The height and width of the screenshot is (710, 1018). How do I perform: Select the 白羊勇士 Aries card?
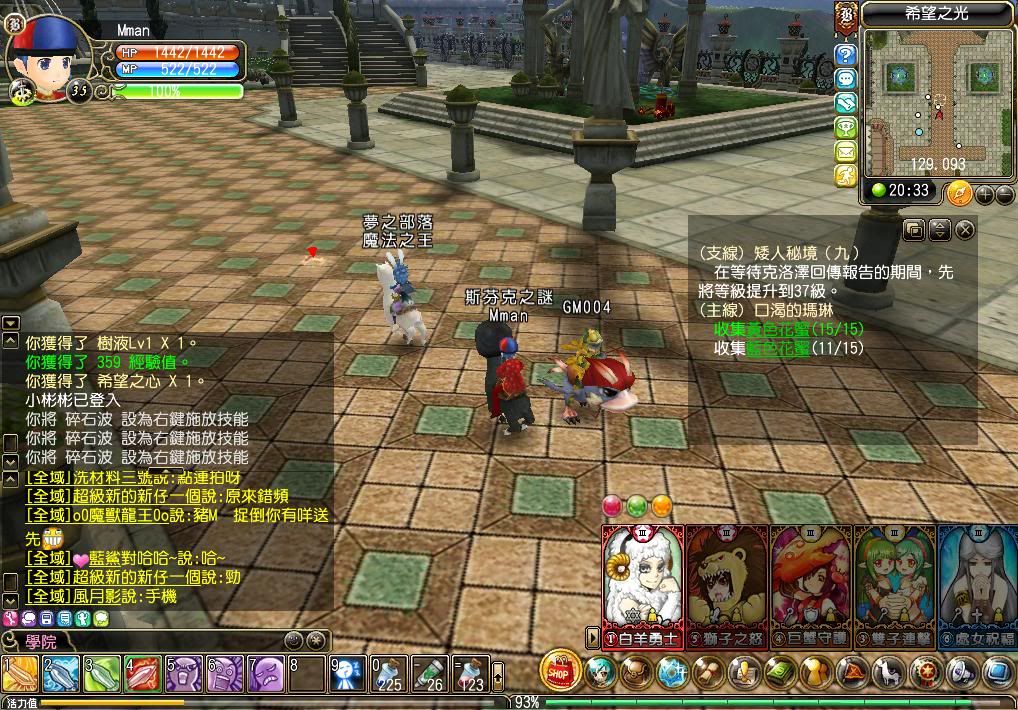point(642,585)
